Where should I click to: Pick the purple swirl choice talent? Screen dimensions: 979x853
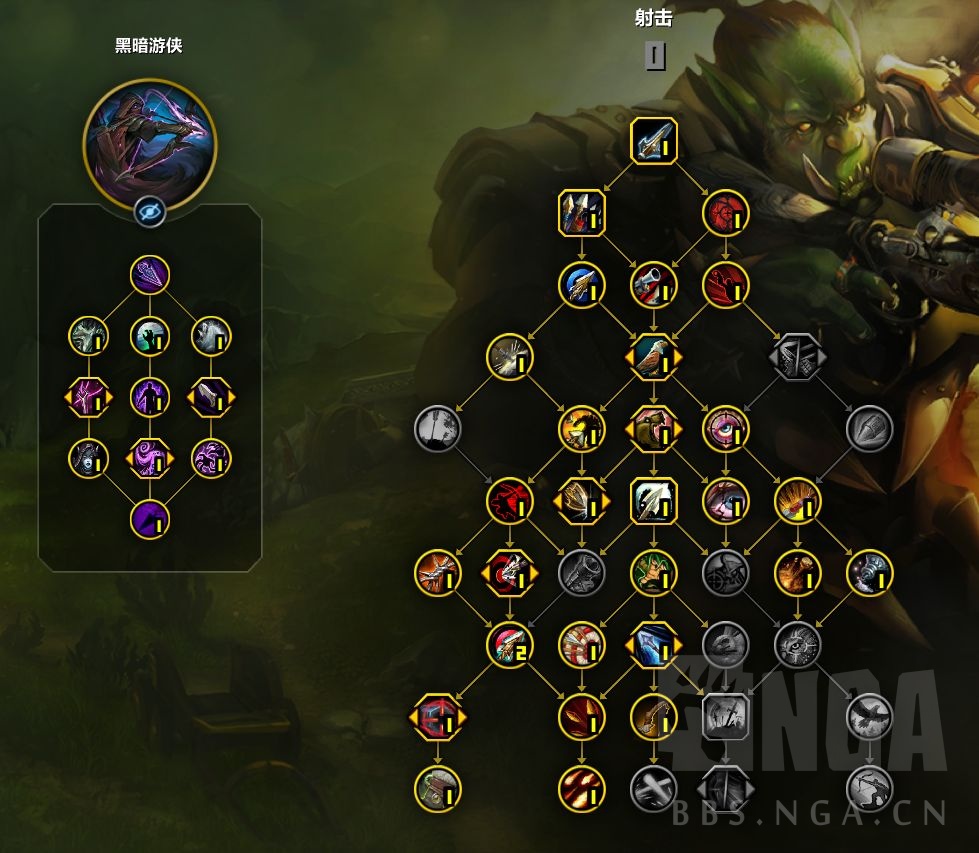pos(149,458)
